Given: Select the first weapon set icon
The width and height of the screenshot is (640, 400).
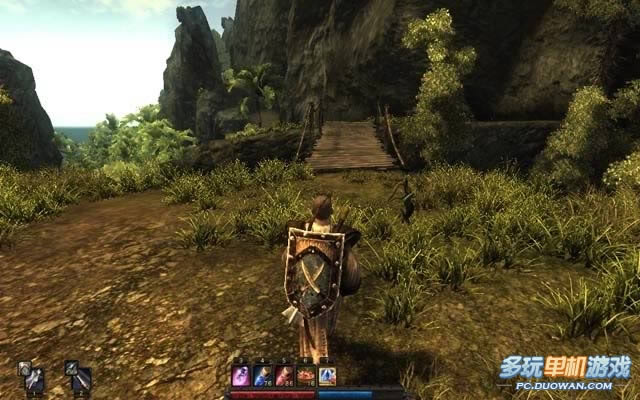Looking at the screenshot, I should 32,376.
